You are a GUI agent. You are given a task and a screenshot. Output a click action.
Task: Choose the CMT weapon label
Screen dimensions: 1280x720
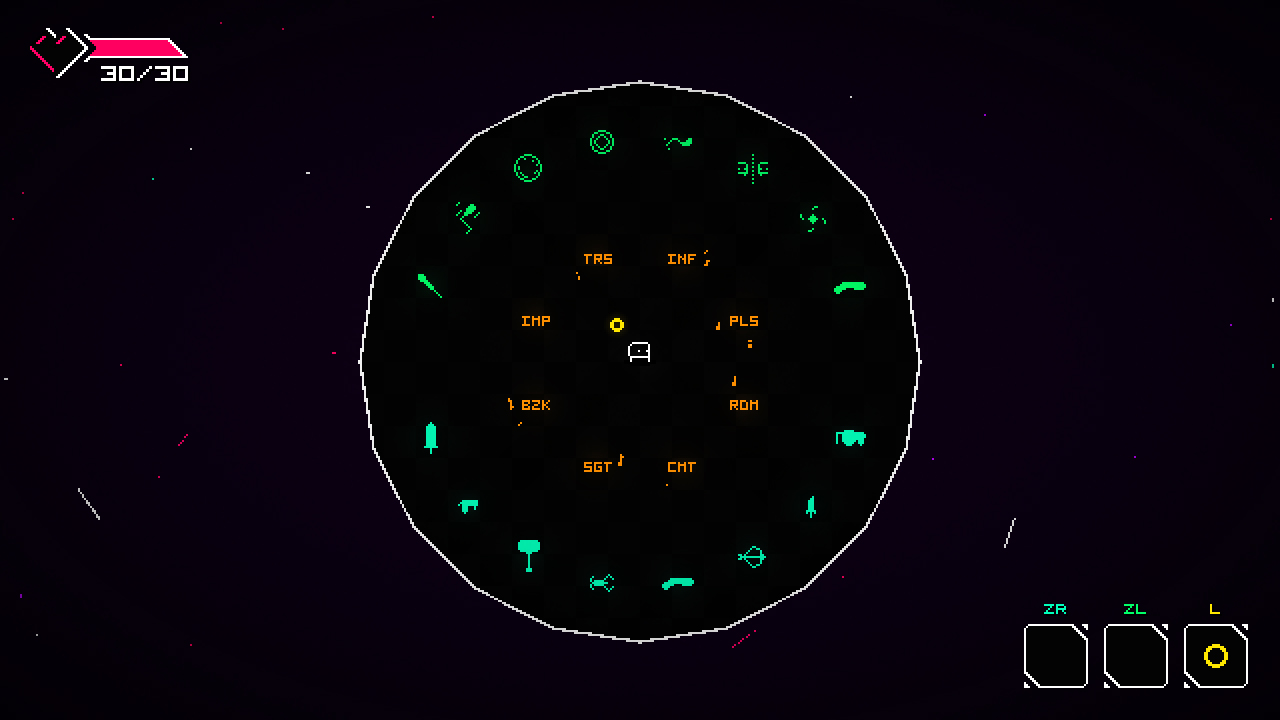tap(681, 467)
